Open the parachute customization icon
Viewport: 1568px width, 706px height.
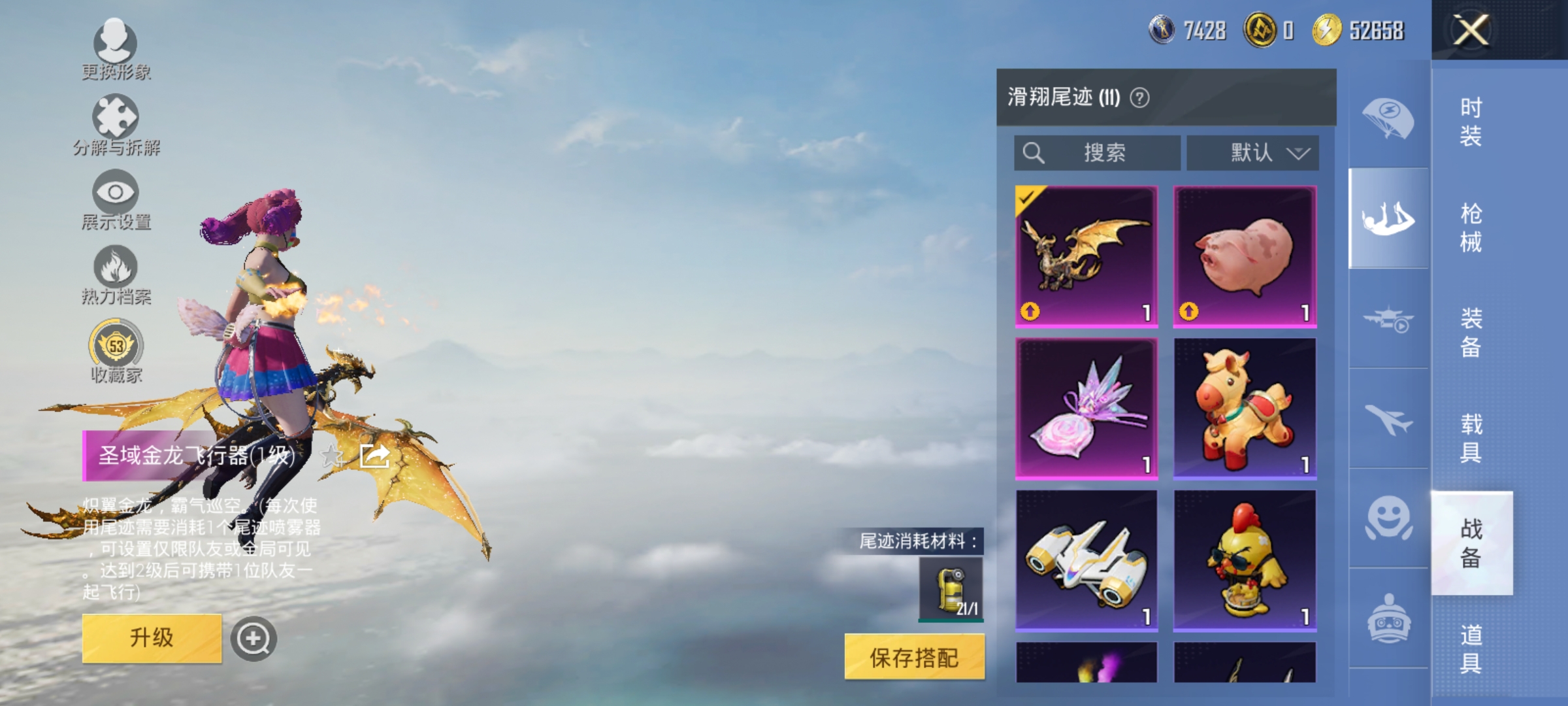(x=1389, y=118)
